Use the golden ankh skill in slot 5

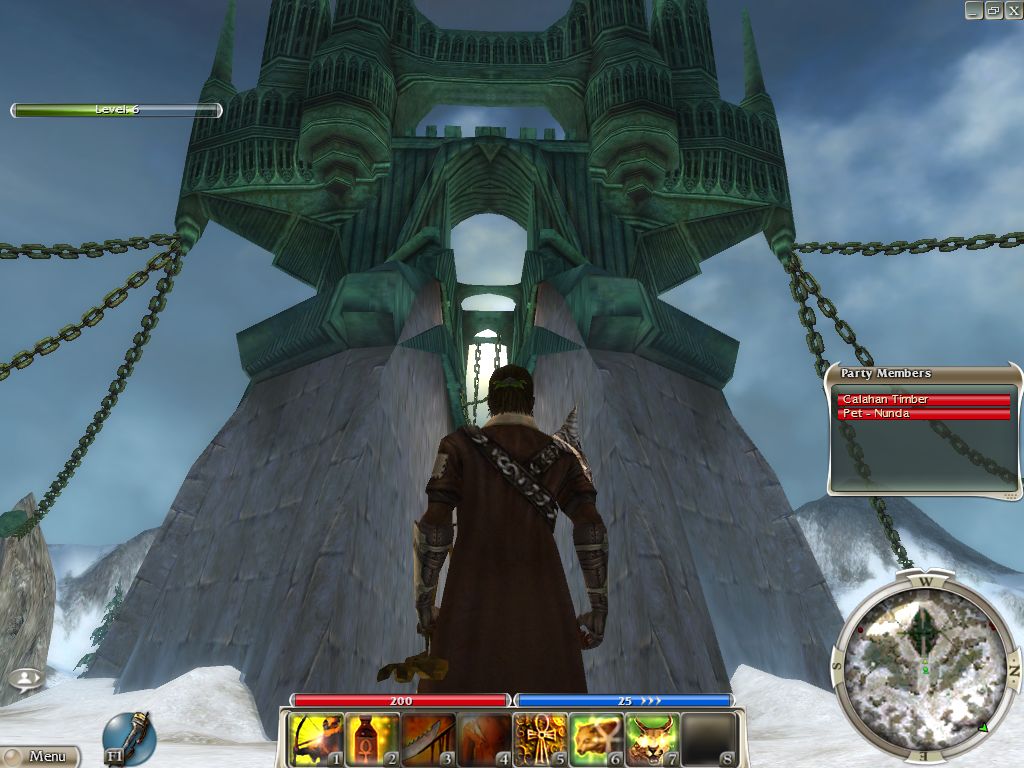pos(540,740)
